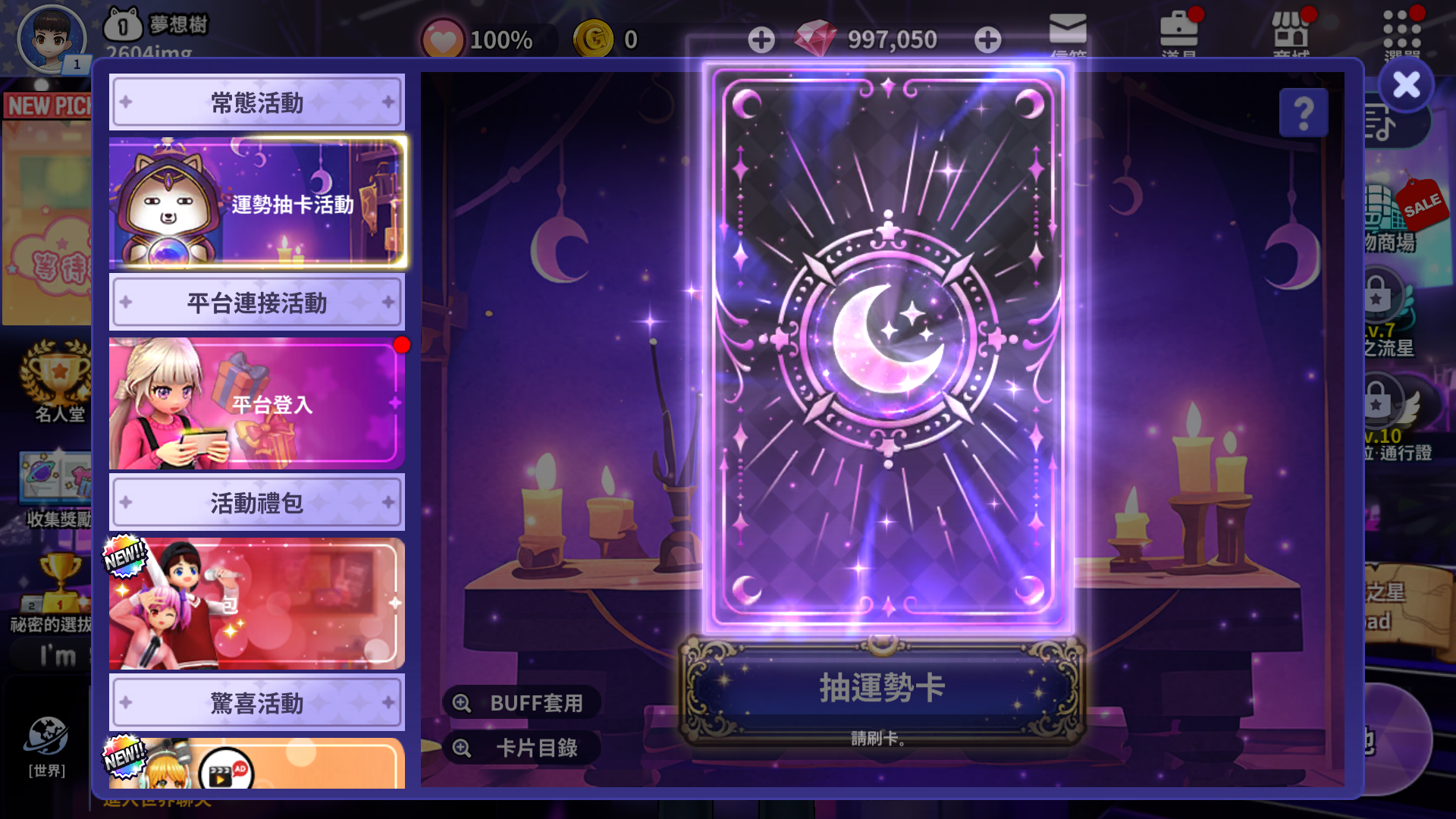Open the shop storefront icon
Screen dimensions: 1456x819
tap(1291, 32)
